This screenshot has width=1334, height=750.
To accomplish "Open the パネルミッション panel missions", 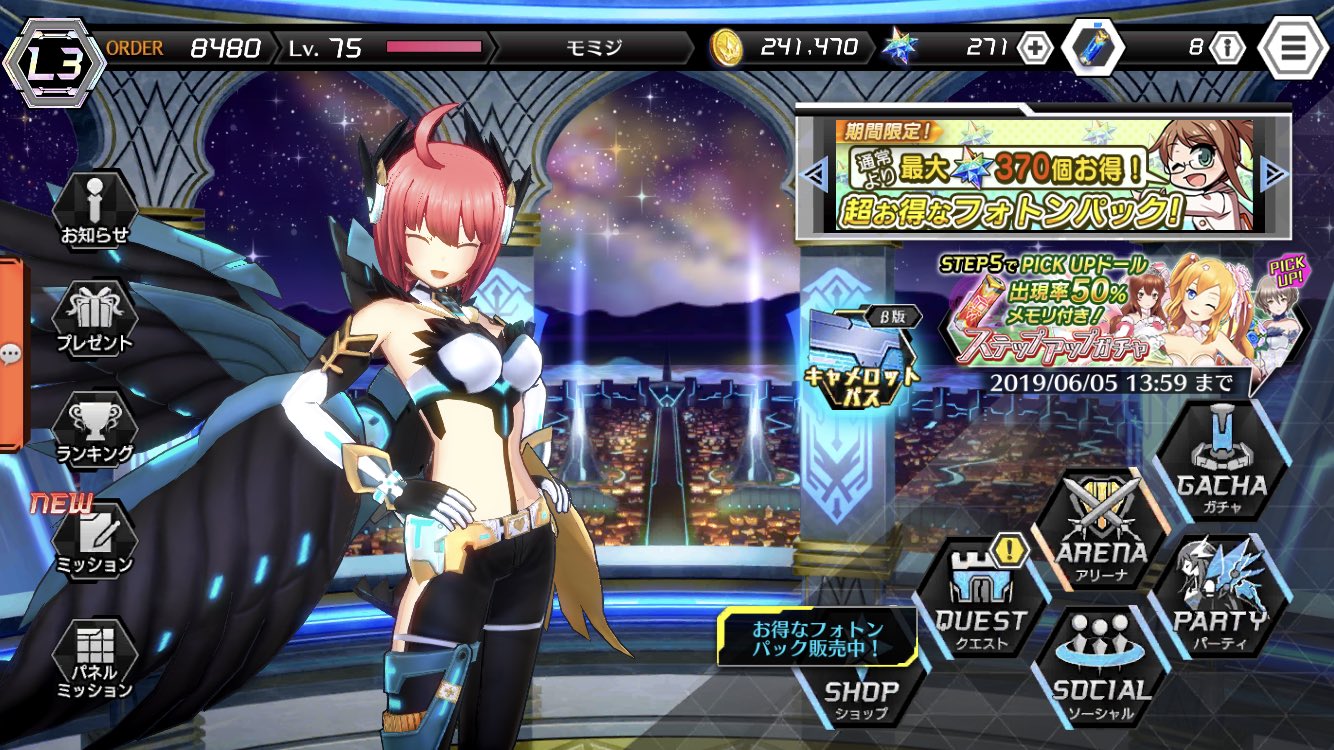I will 94,656.
